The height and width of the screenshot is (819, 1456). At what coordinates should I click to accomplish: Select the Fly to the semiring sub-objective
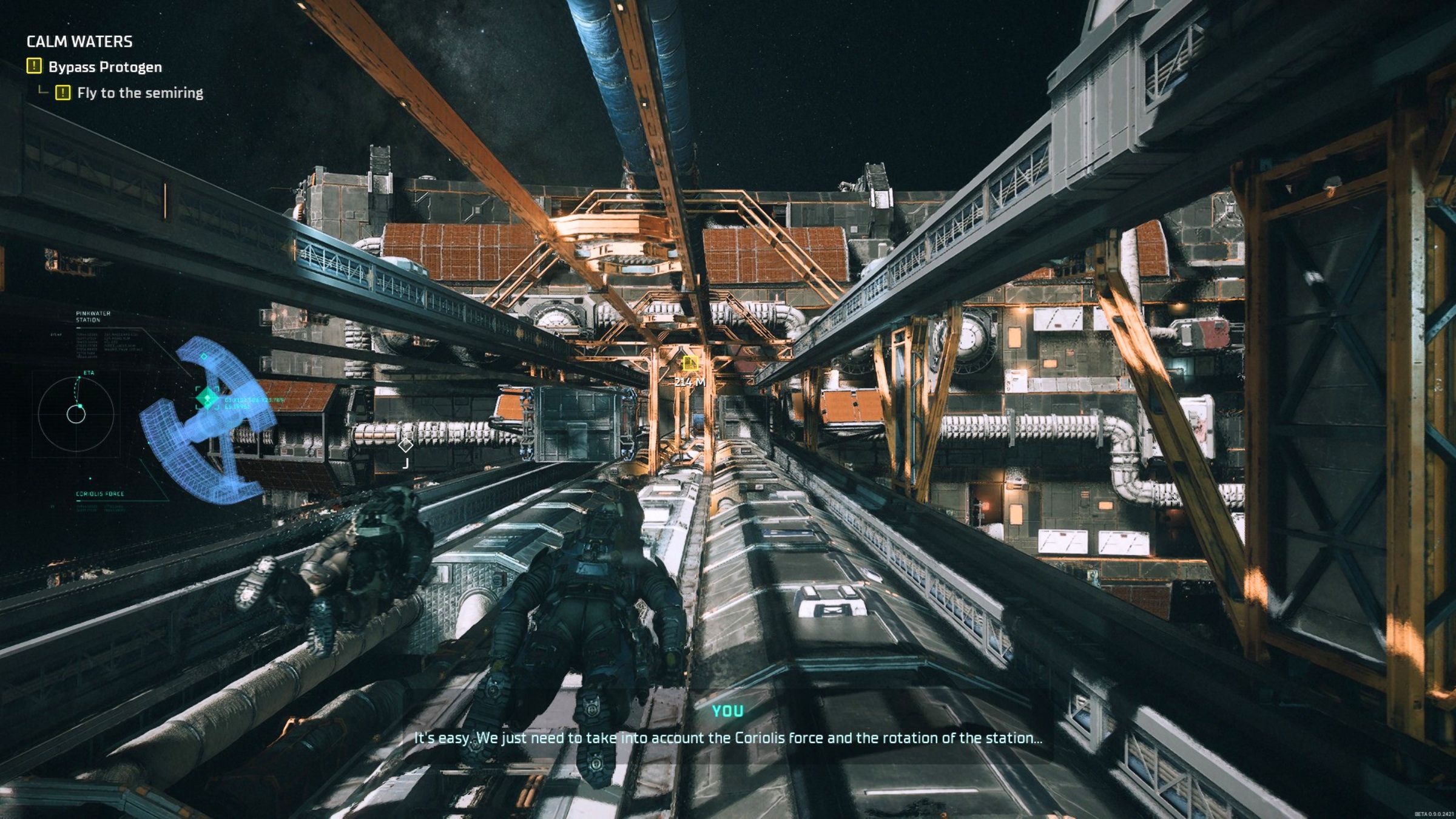140,93
